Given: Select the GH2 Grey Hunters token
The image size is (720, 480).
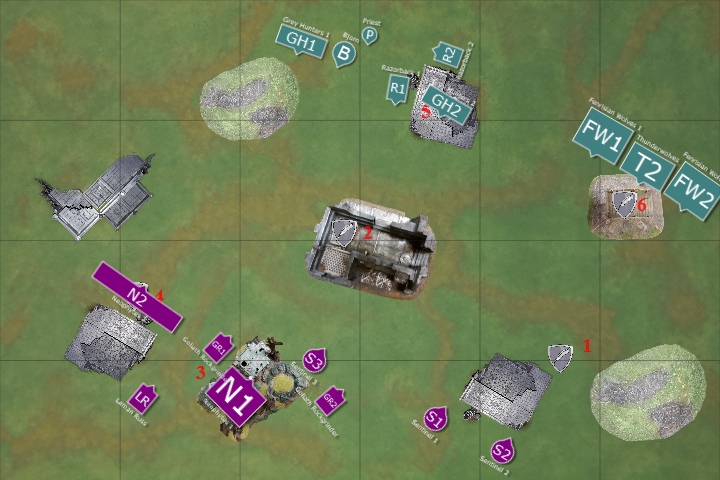Looking at the screenshot, I should pos(445,102).
